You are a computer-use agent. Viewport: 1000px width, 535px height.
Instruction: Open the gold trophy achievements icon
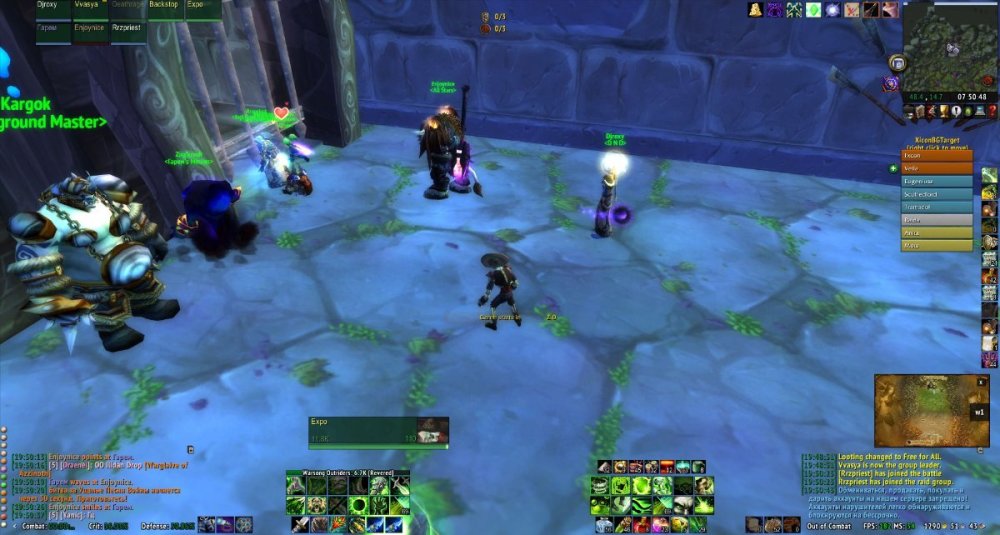[x=943, y=110]
